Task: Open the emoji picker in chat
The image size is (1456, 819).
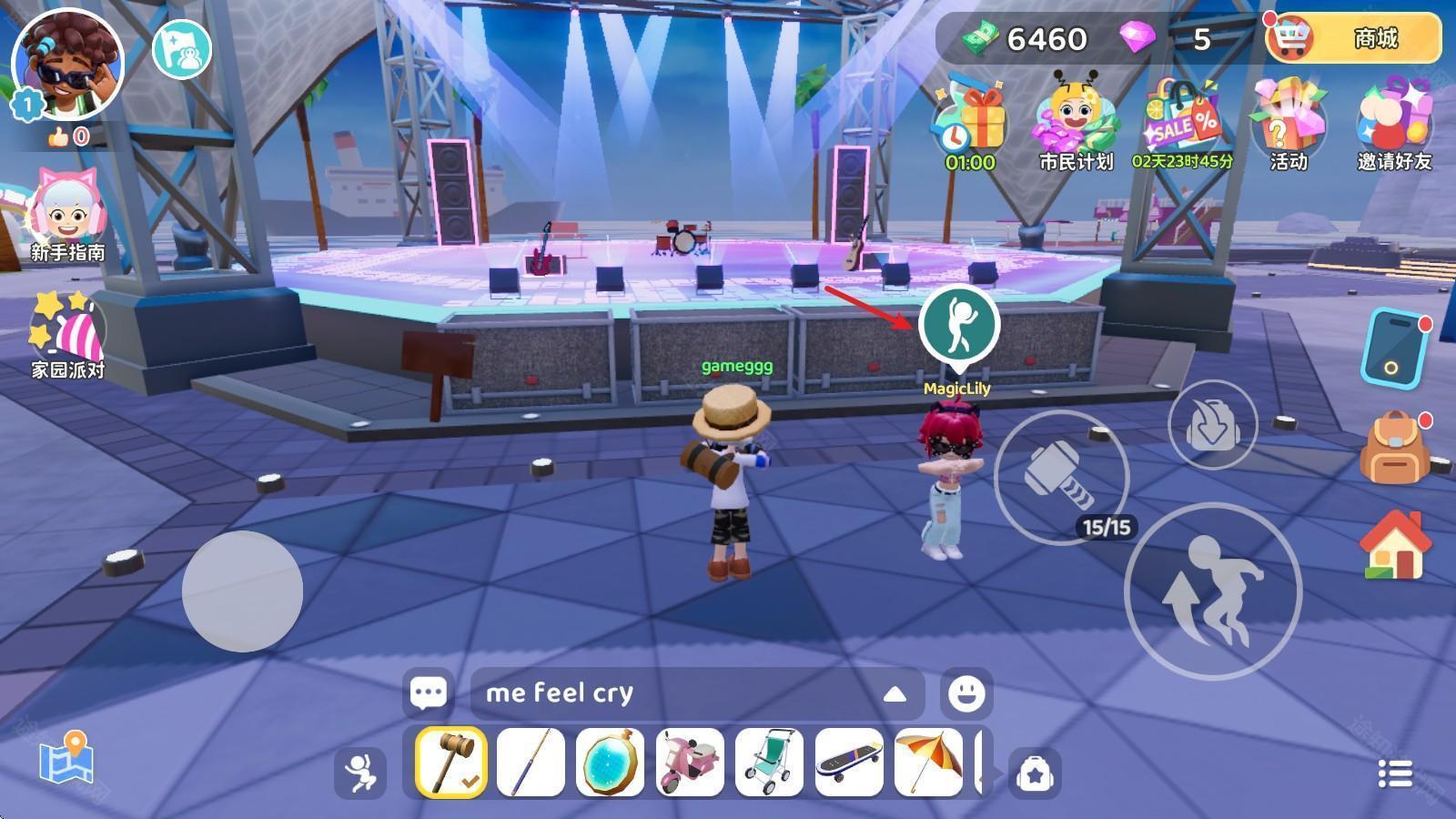Action: [966, 693]
